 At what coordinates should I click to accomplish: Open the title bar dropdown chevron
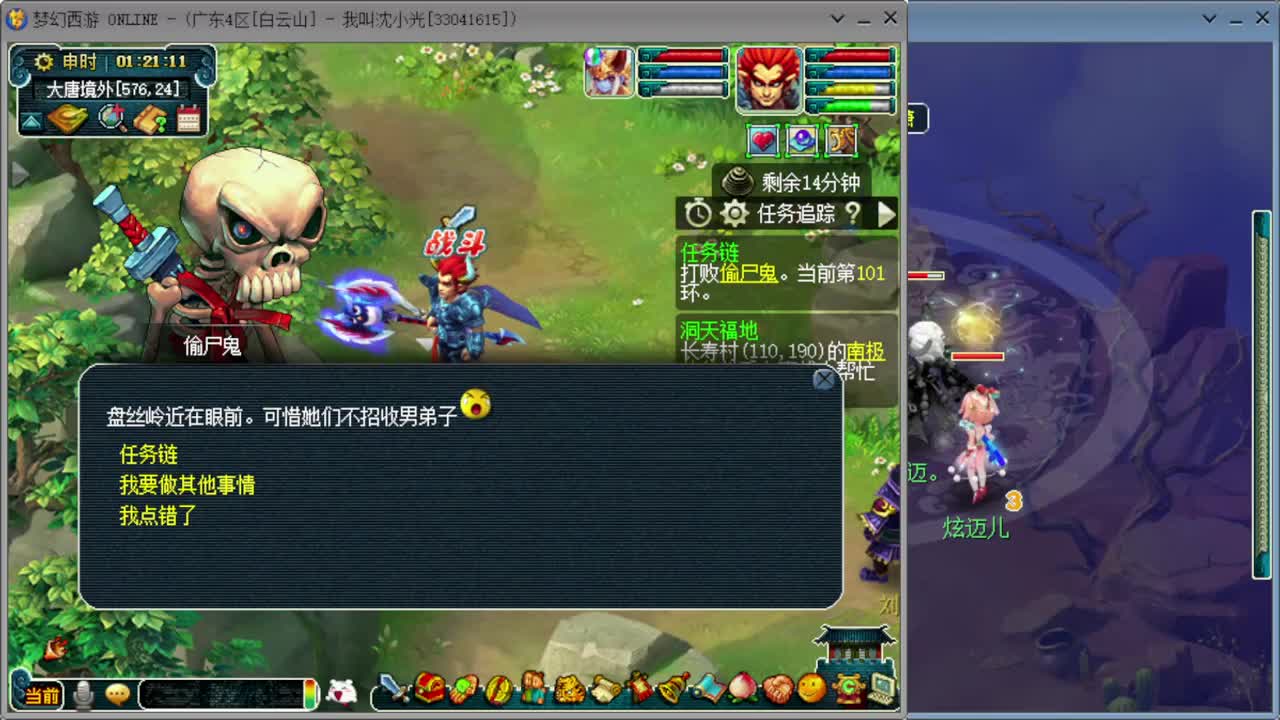[838, 18]
